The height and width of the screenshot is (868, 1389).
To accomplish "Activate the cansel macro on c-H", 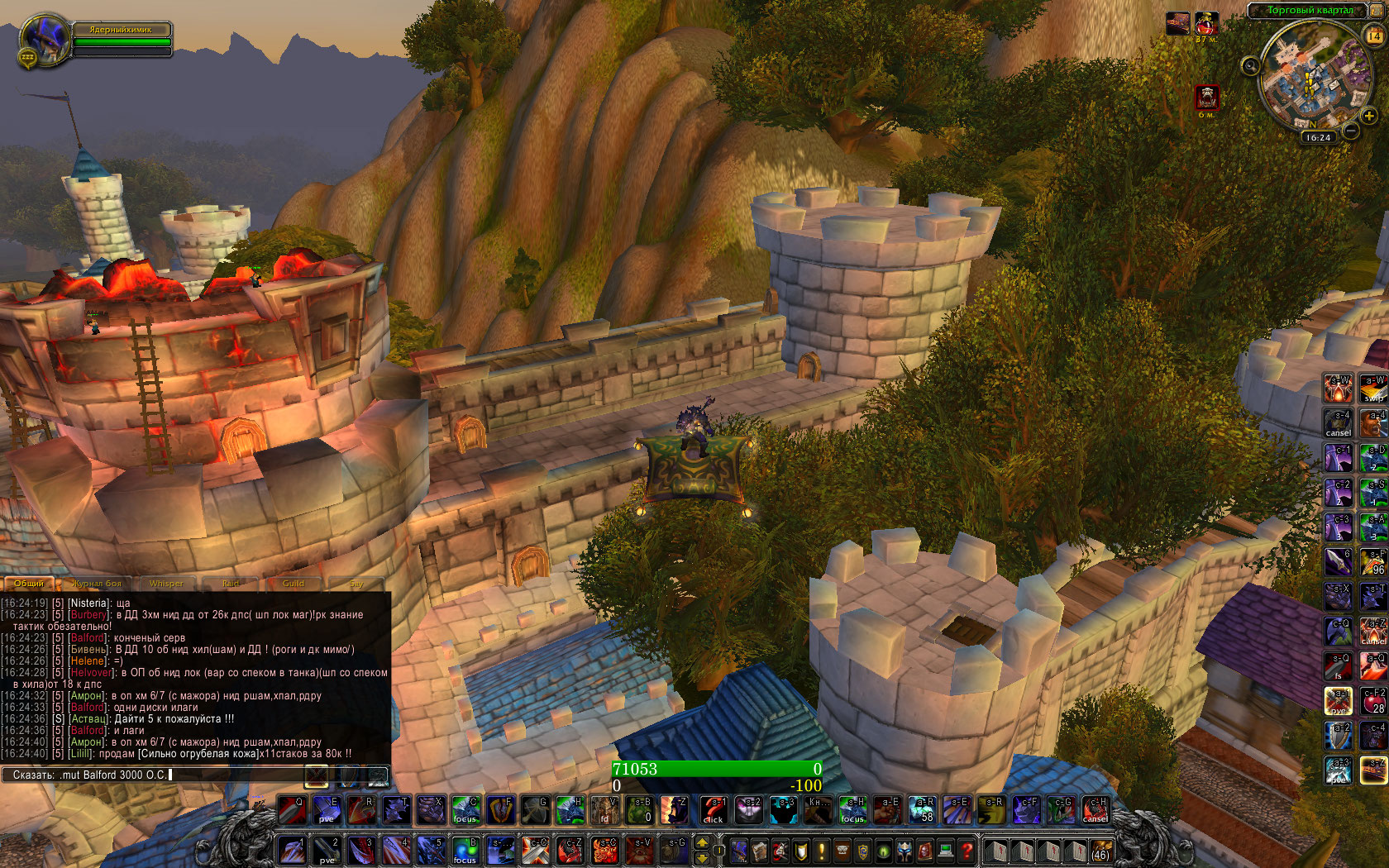I will 1095,810.
